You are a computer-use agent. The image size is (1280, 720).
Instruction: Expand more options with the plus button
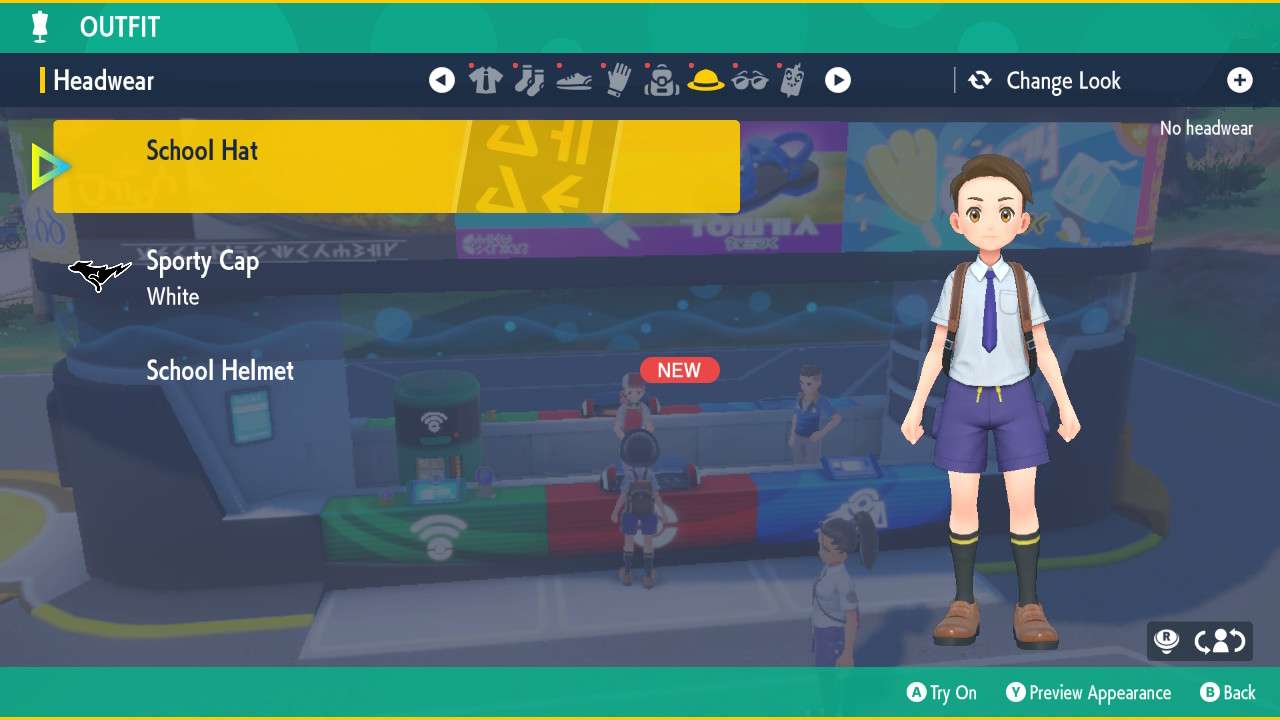coord(1240,80)
